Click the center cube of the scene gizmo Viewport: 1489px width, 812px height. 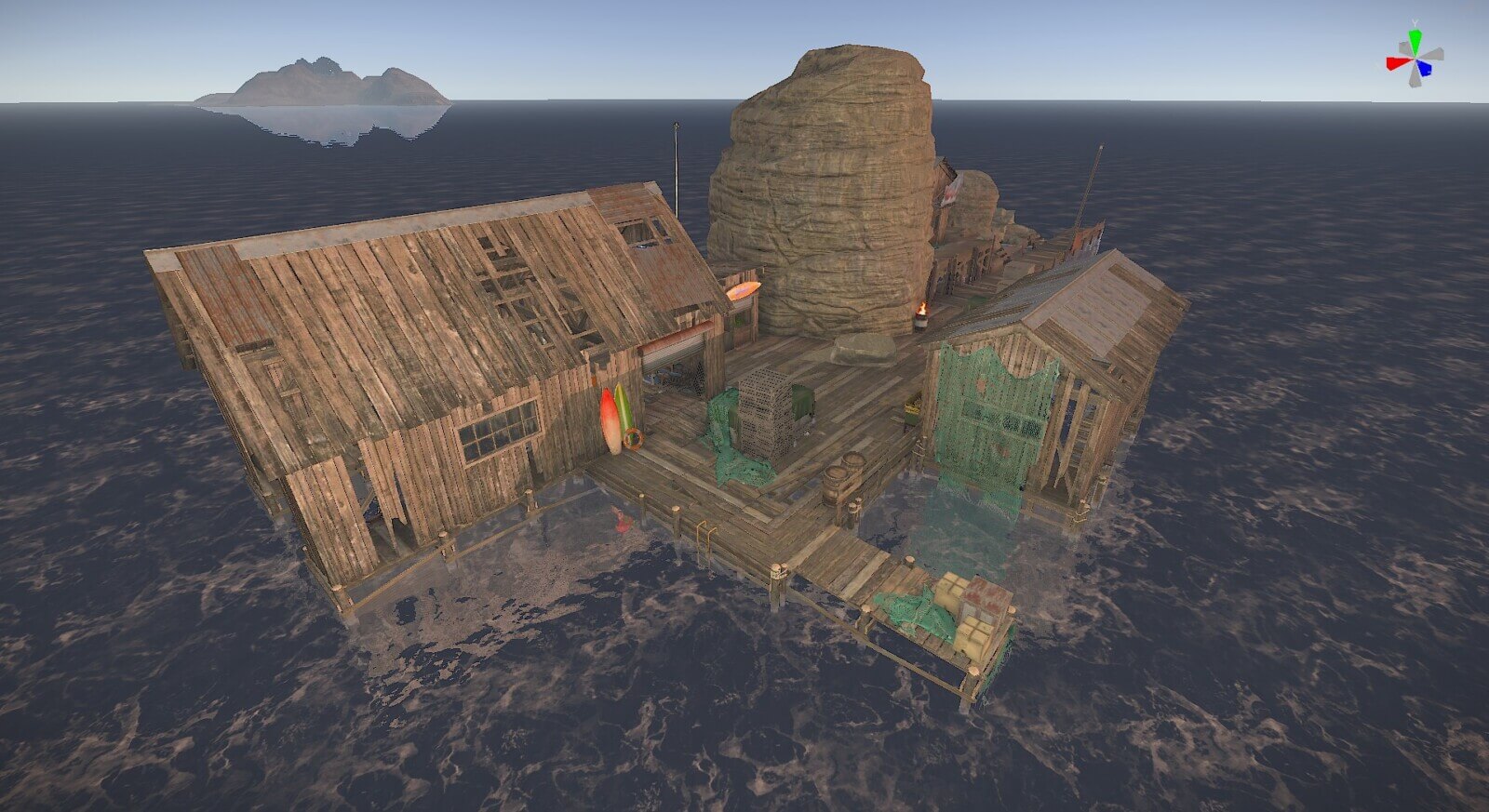(x=1415, y=58)
